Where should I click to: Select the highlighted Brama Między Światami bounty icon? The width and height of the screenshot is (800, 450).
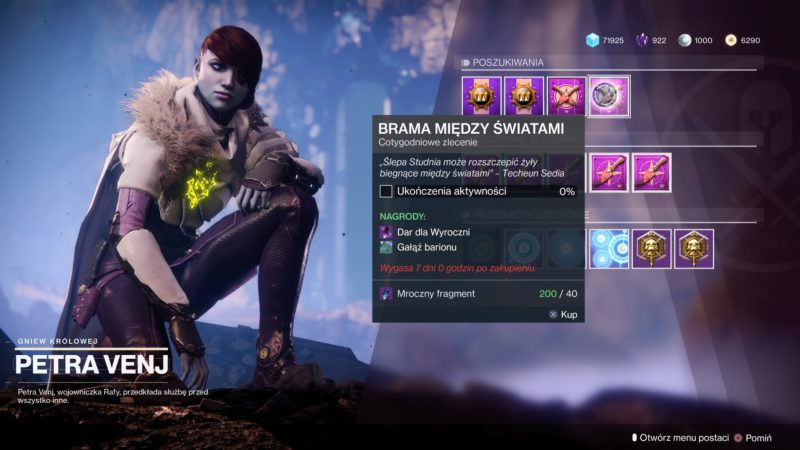coord(609,96)
